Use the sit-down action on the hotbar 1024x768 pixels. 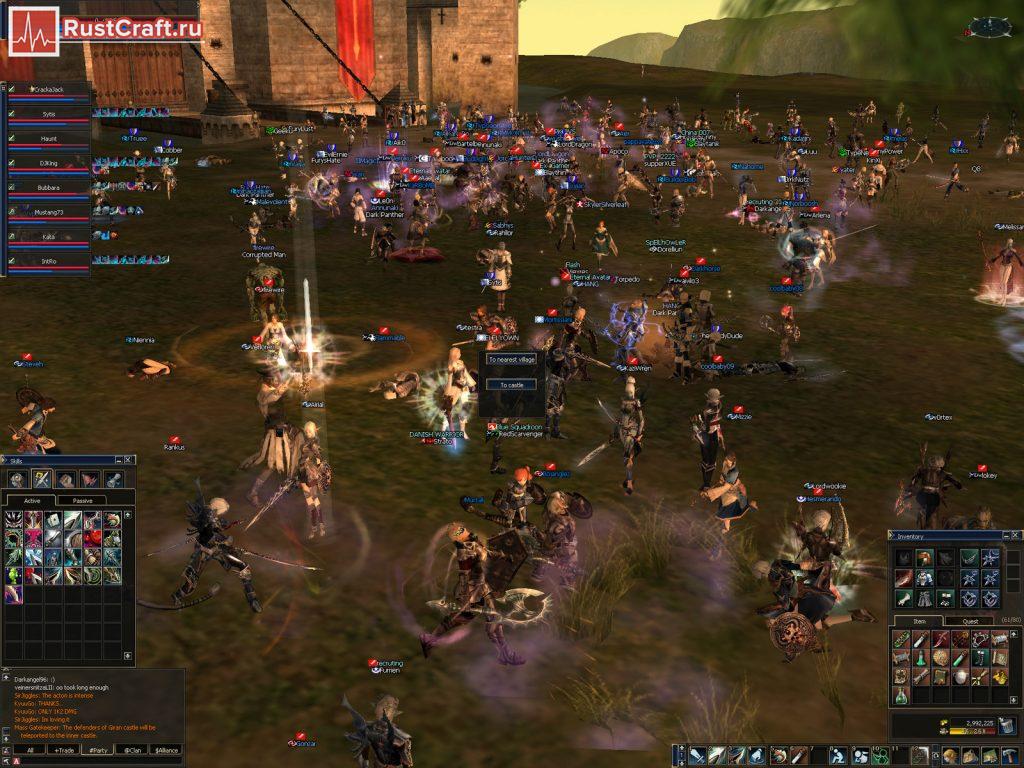point(839,755)
